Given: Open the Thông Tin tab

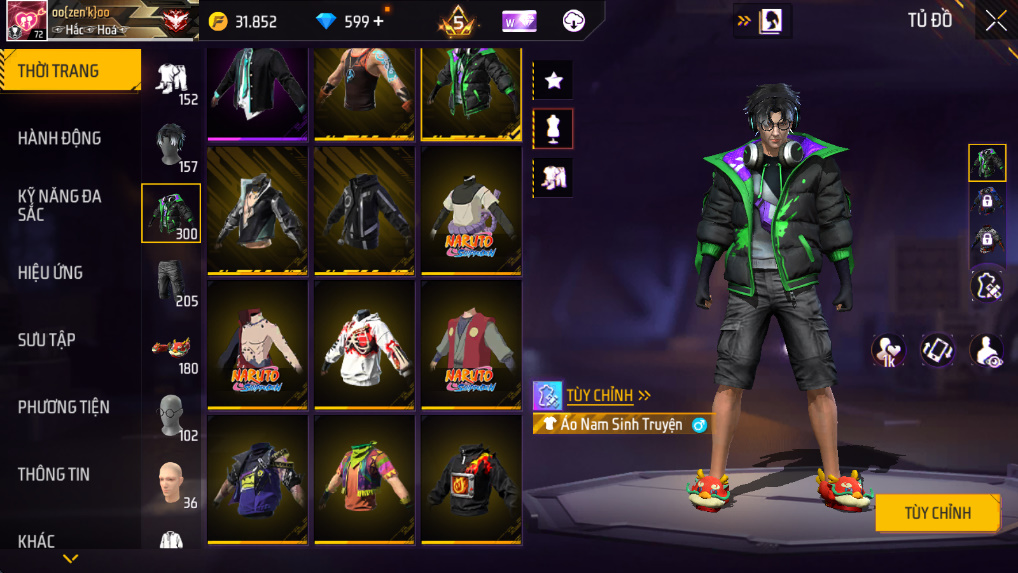Looking at the screenshot, I should 53,474.
